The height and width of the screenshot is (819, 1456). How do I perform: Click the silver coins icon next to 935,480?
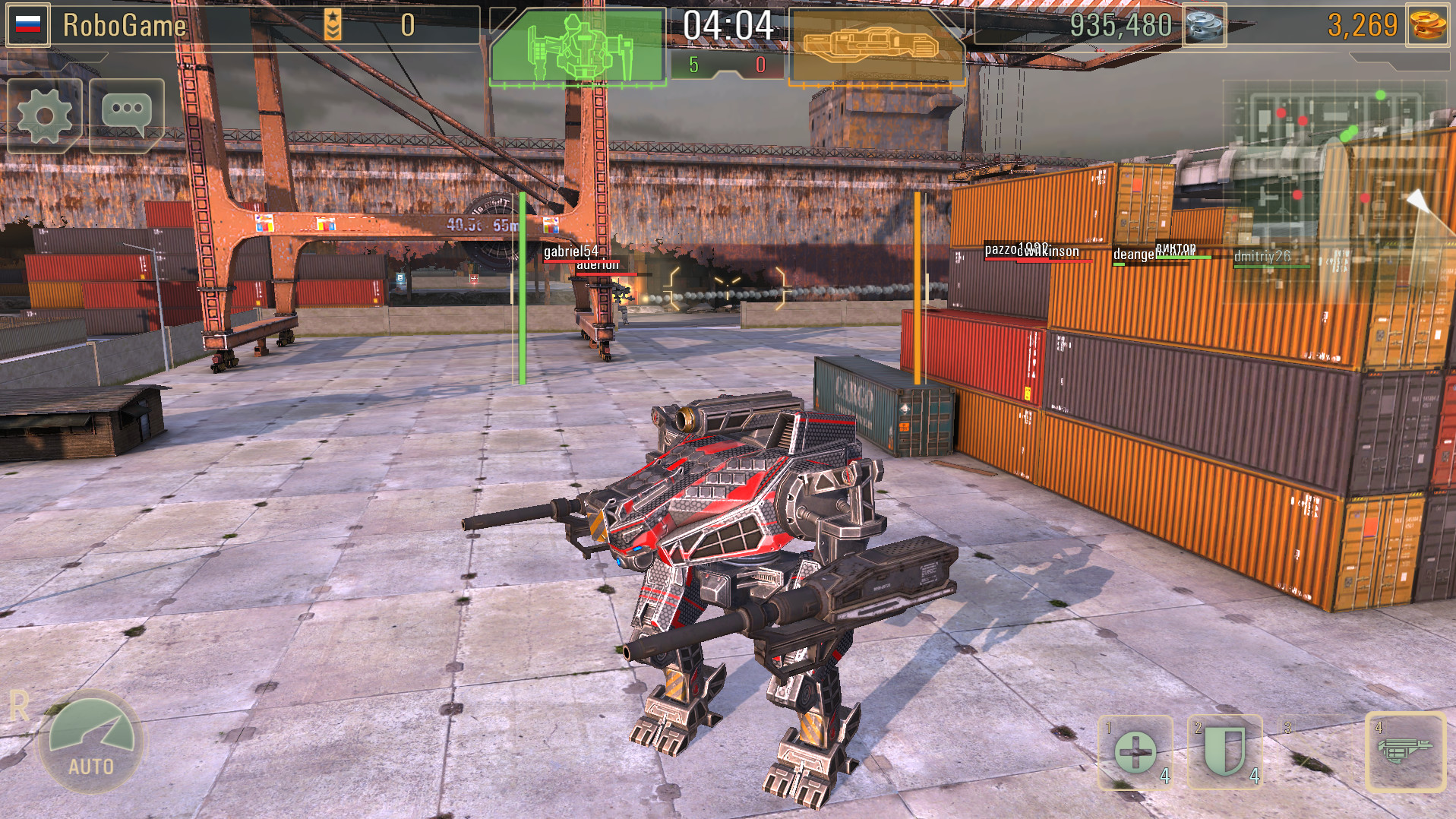(x=1203, y=24)
